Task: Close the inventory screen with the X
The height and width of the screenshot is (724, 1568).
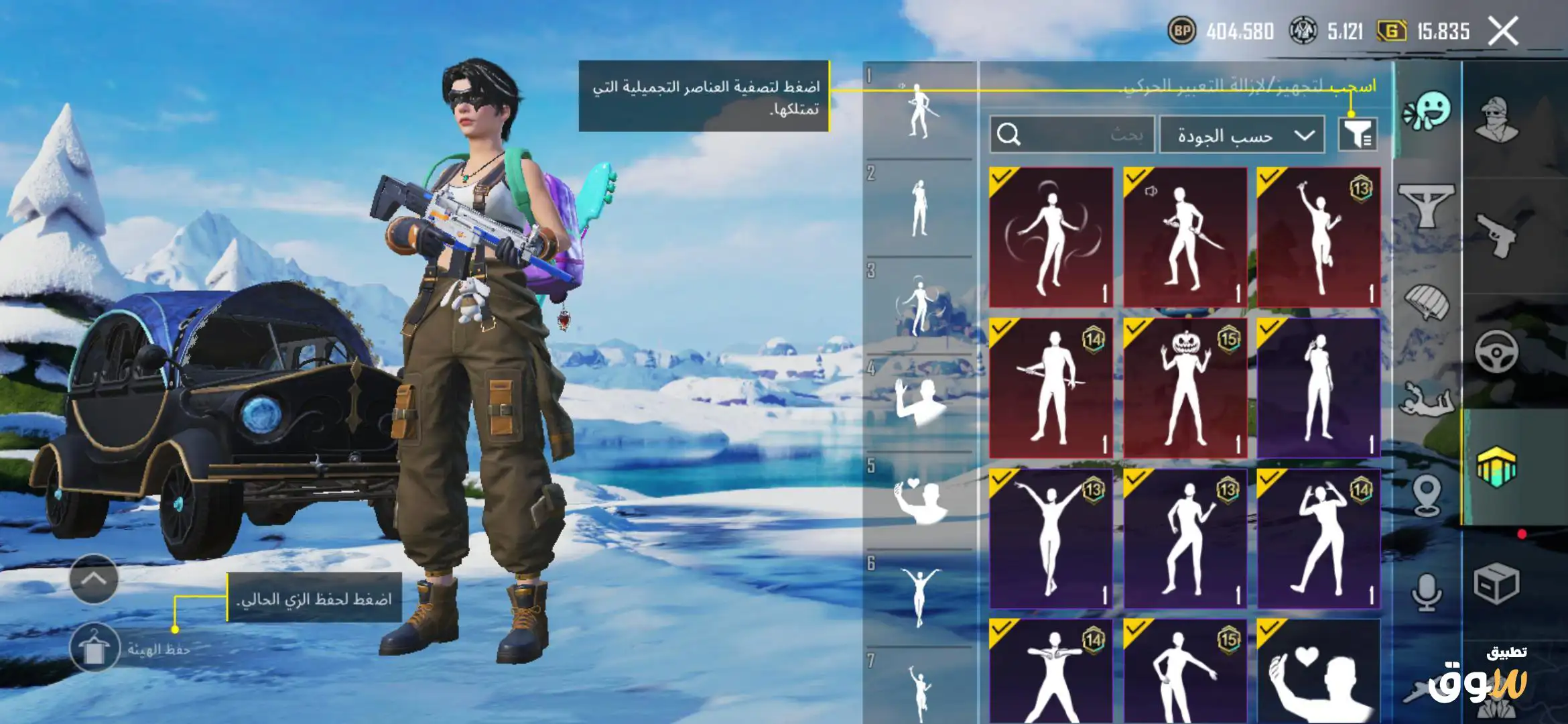Action: [1503, 31]
